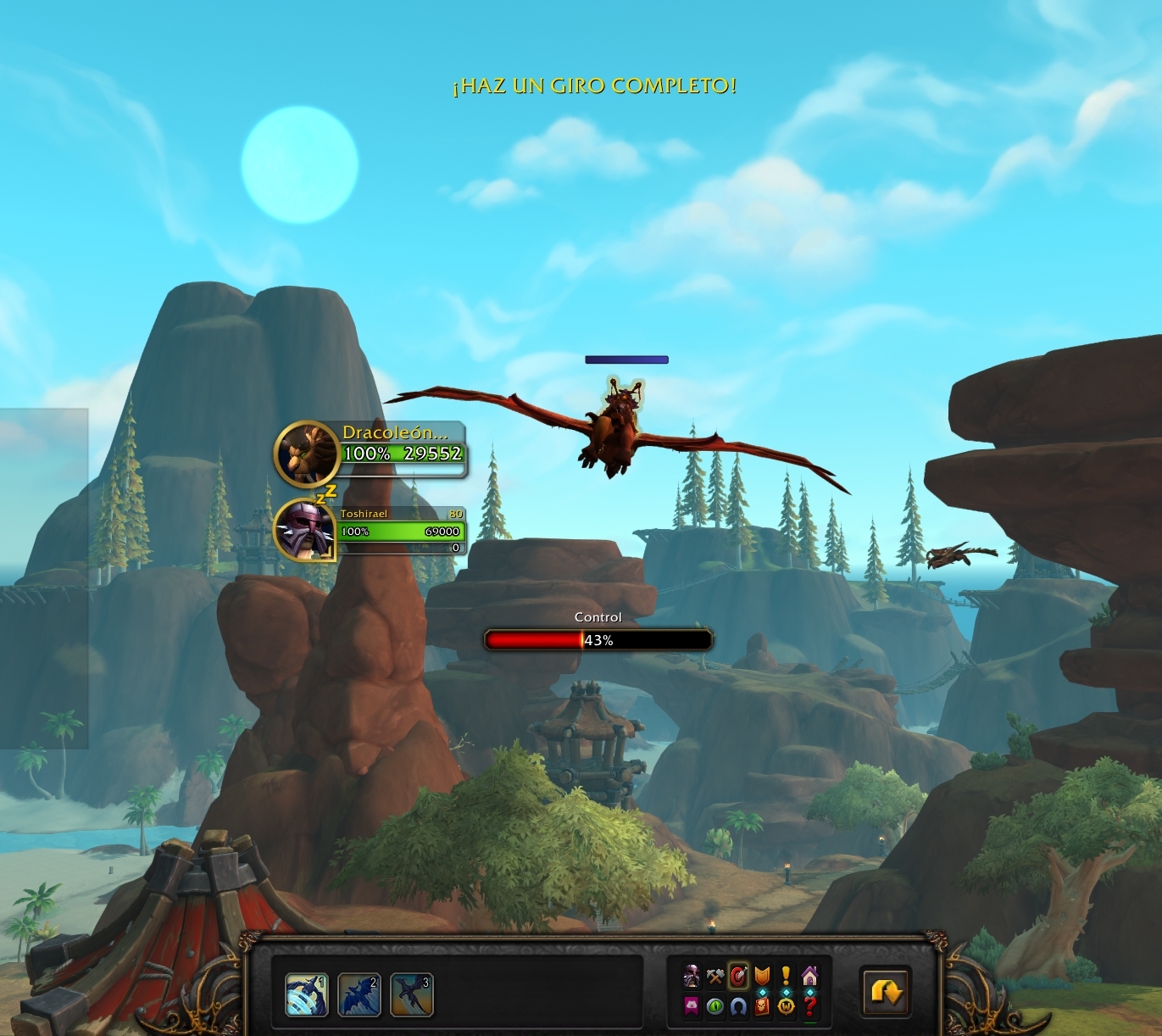Open the character info micro button
This screenshot has height=1036, width=1162.
point(692,977)
